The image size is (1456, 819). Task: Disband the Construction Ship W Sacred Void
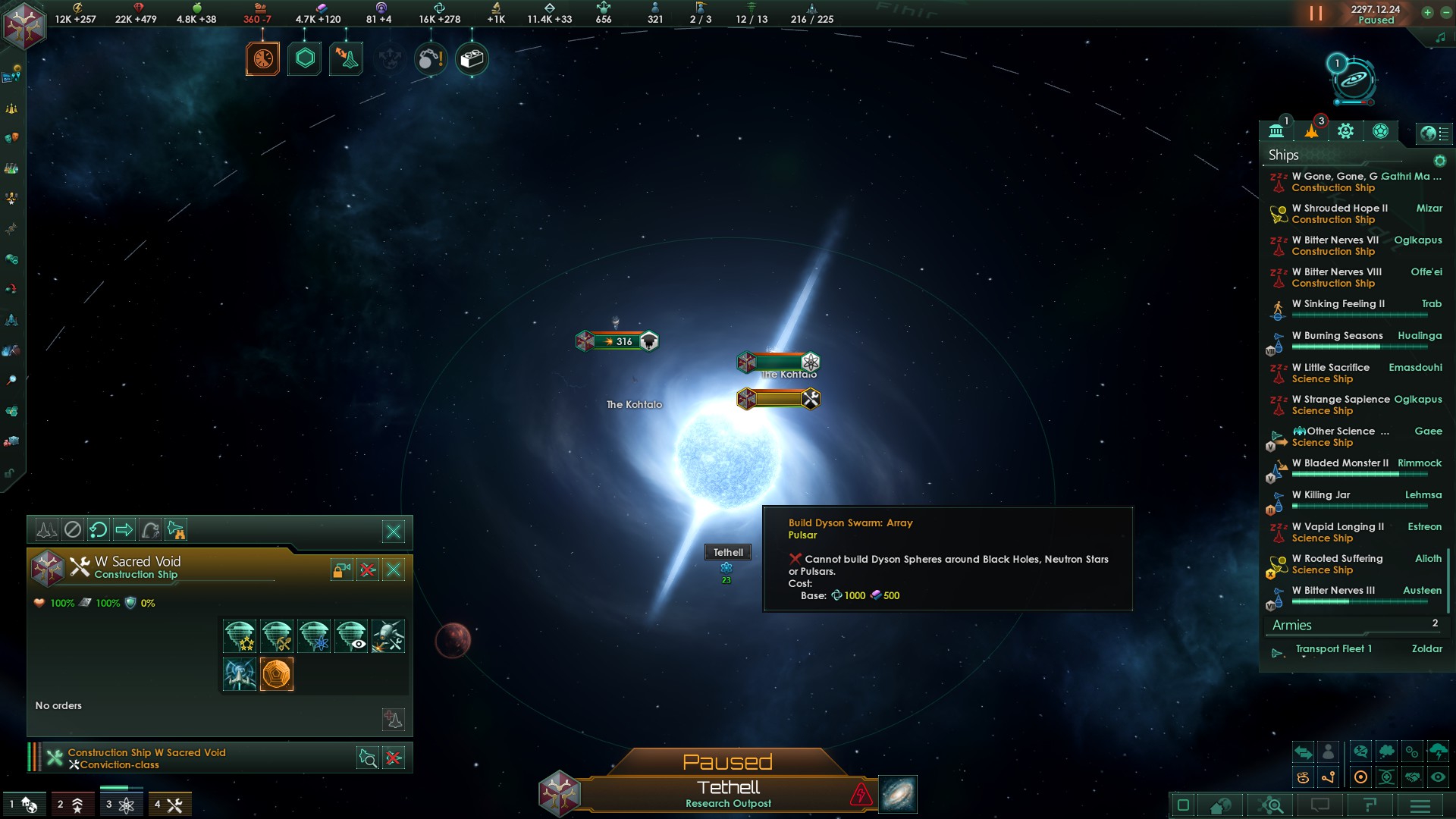click(394, 758)
